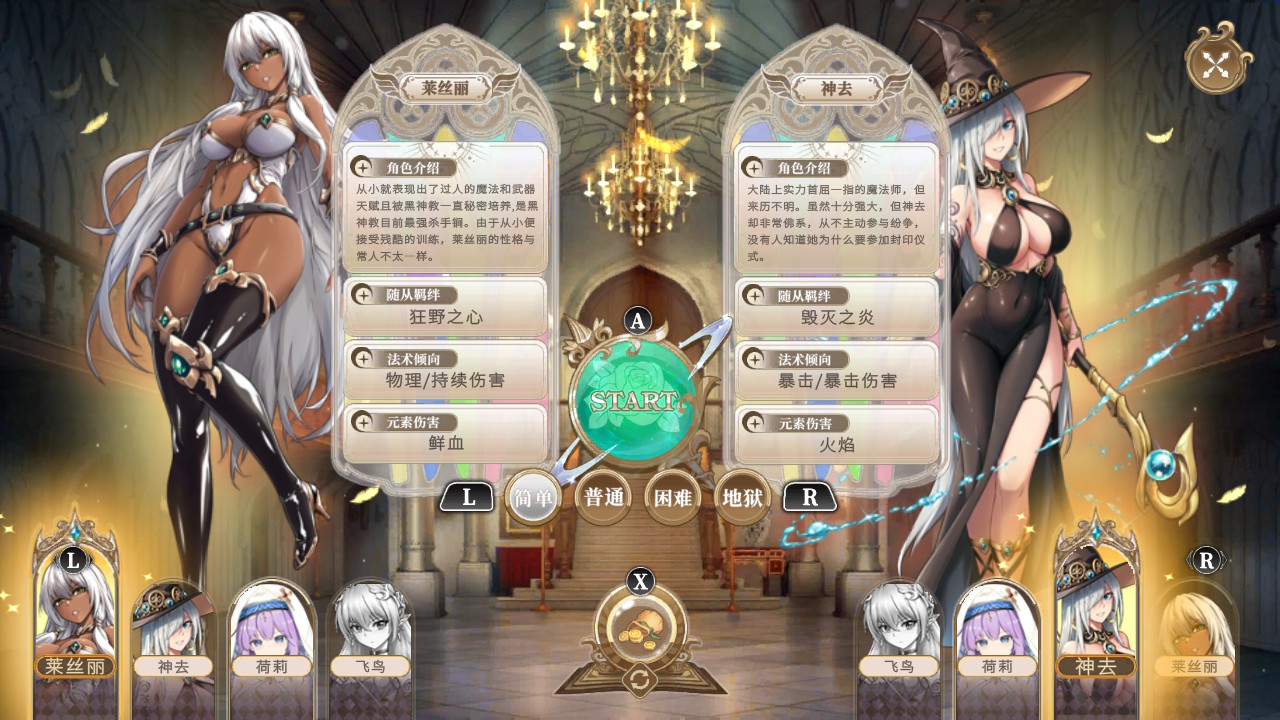Click the gold coin bag icon at bottom center

(x=639, y=625)
